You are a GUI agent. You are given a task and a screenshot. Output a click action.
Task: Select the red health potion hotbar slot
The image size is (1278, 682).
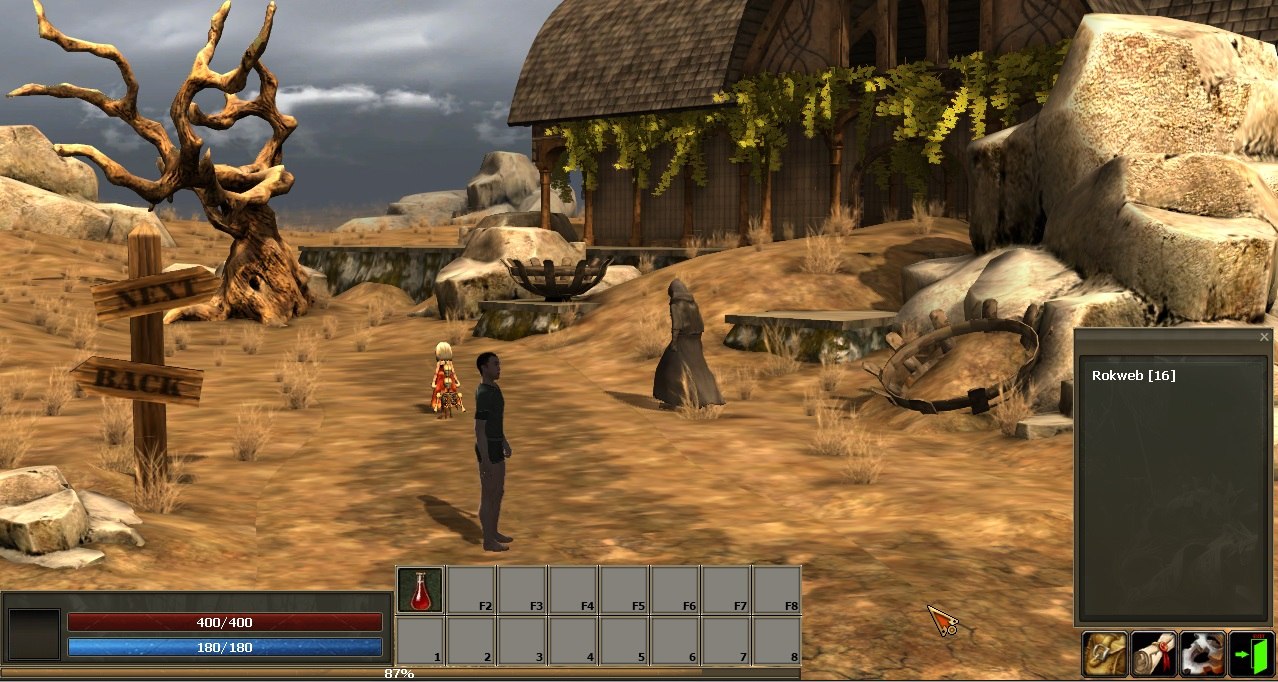point(420,590)
